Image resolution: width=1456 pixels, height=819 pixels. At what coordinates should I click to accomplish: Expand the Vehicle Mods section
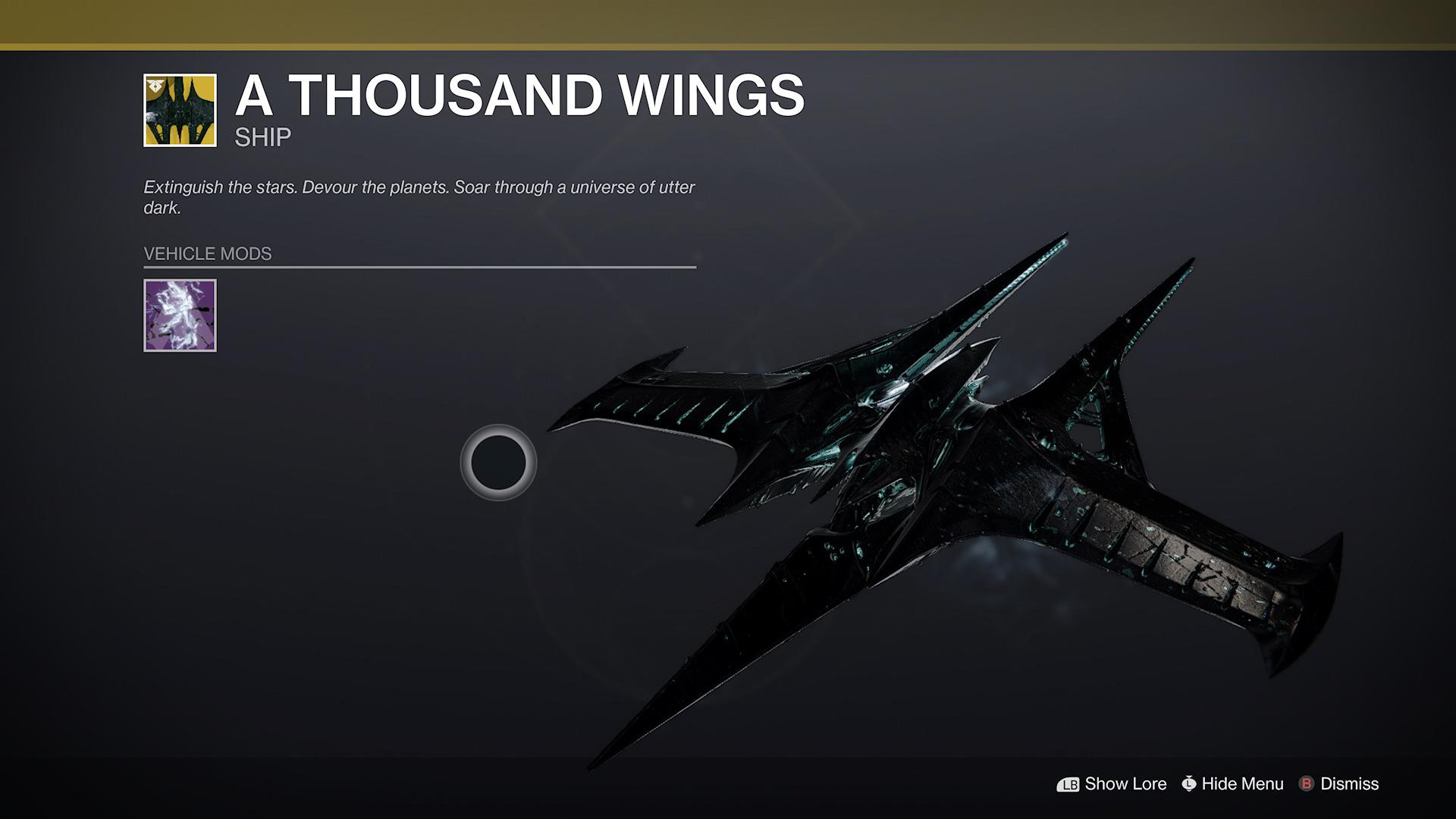pos(207,254)
